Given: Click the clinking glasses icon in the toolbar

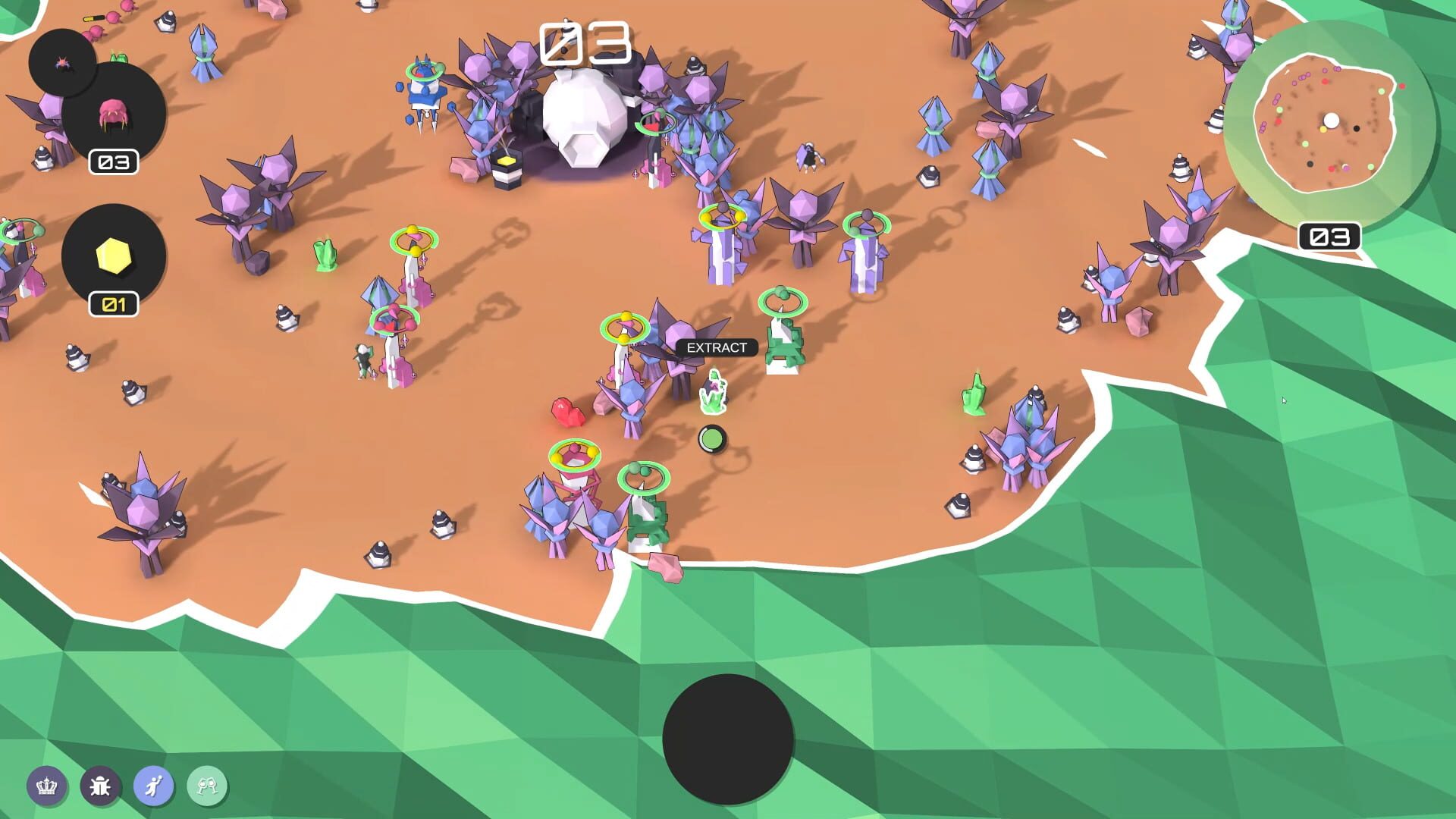Looking at the screenshot, I should 207,787.
